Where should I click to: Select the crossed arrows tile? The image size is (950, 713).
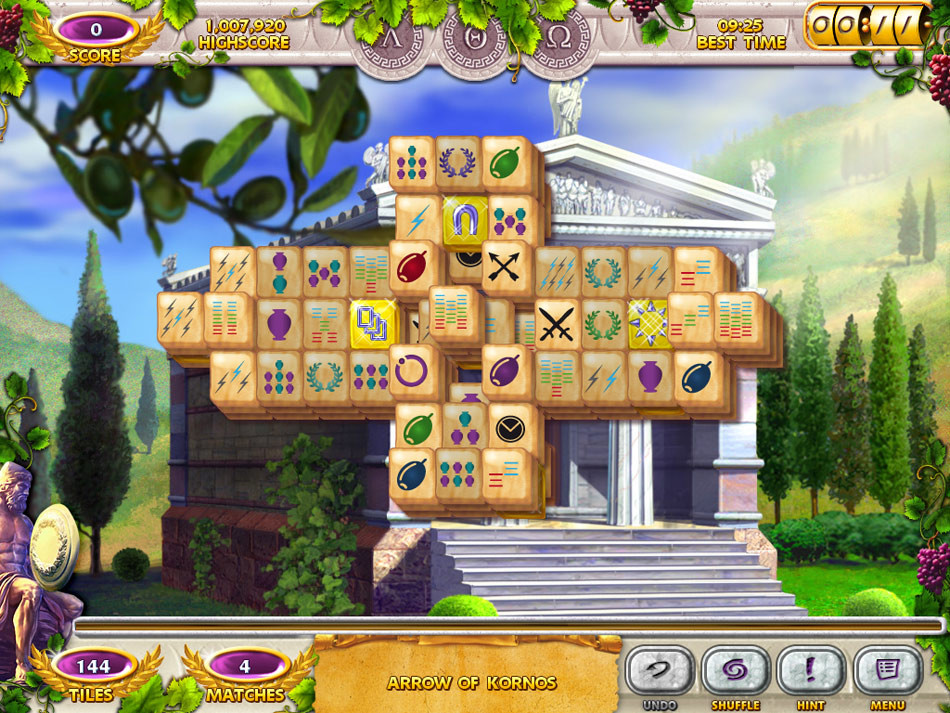pyautogui.click(x=506, y=266)
